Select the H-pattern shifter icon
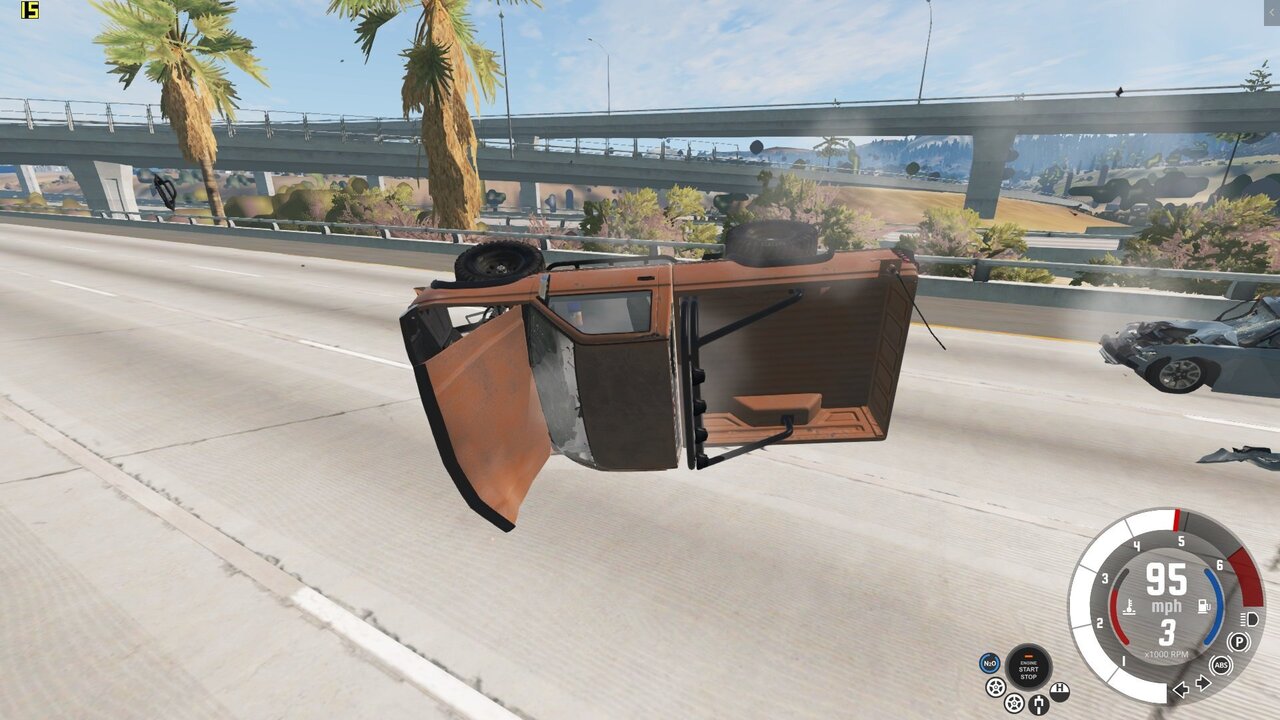Image resolution: width=1280 pixels, height=720 pixels. 1060,690
